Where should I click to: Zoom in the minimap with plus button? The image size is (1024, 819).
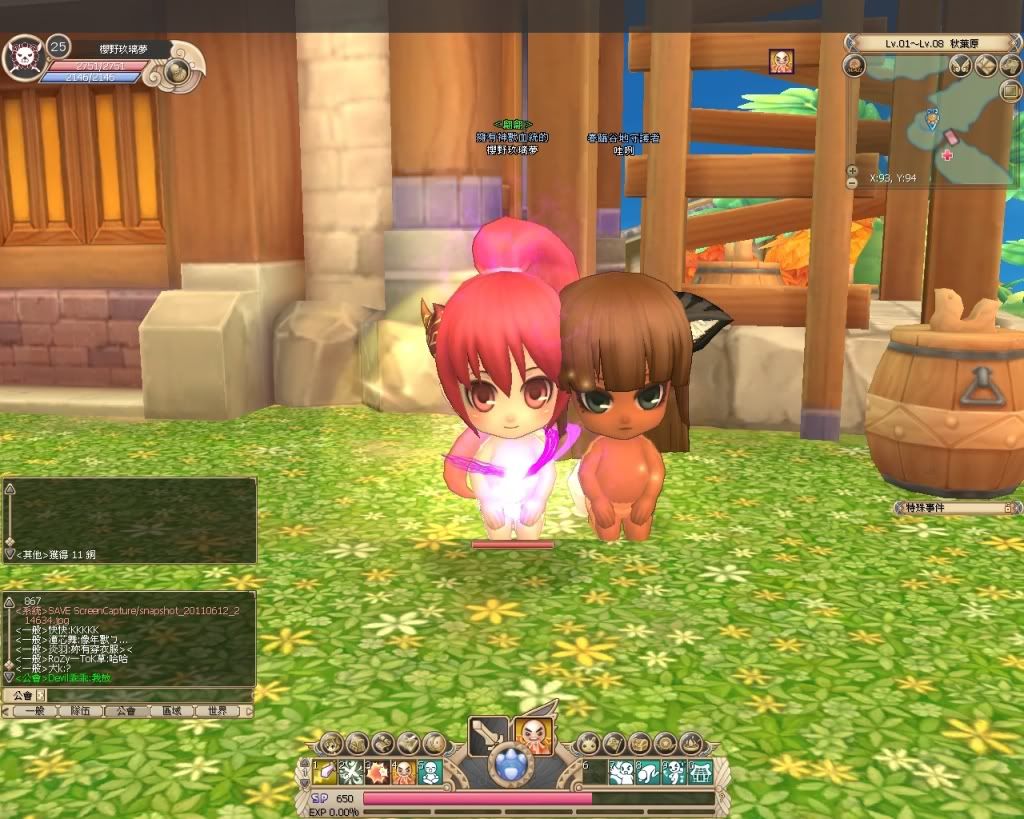(x=852, y=170)
